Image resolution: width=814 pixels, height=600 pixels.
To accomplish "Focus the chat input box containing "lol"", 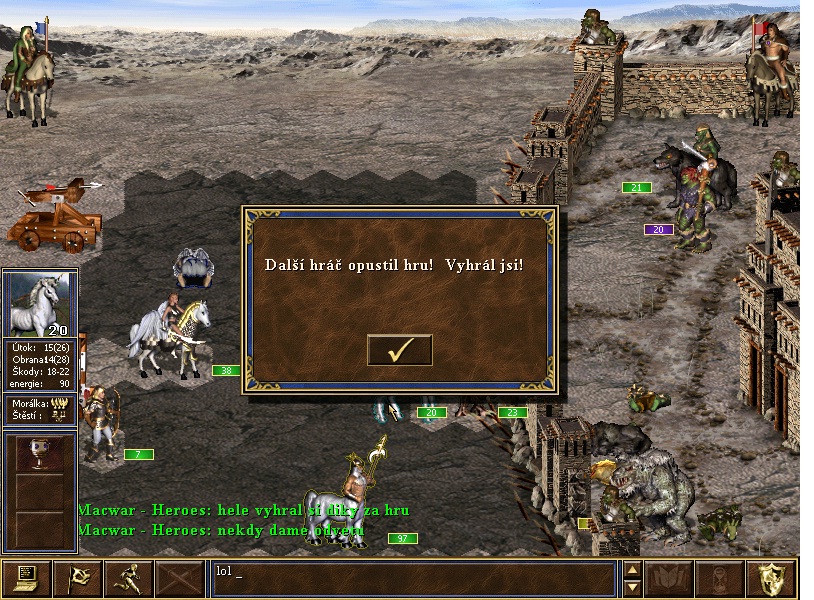I will (x=412, y=578).
